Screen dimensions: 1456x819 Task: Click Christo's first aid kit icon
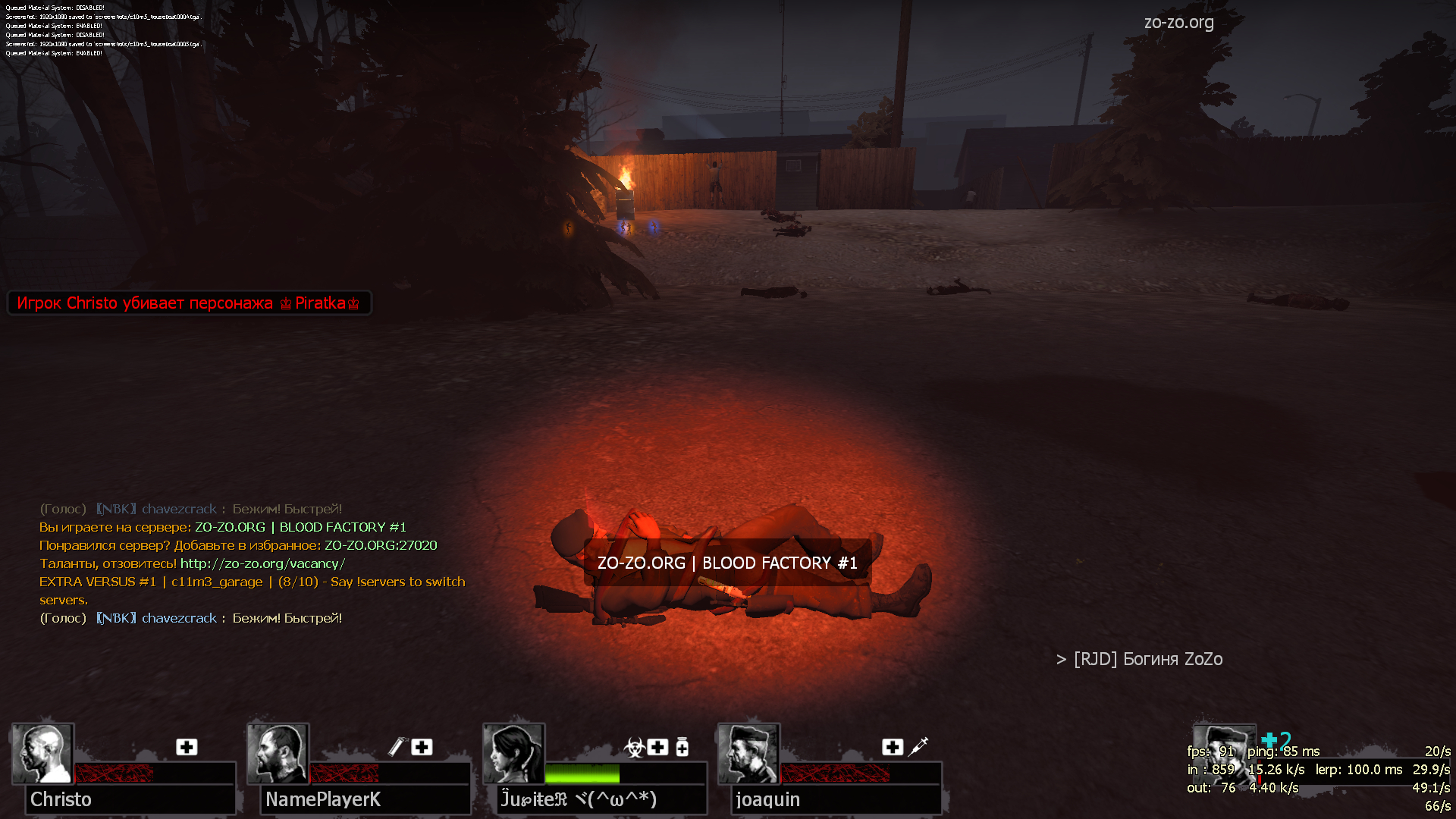coord(187,747)
